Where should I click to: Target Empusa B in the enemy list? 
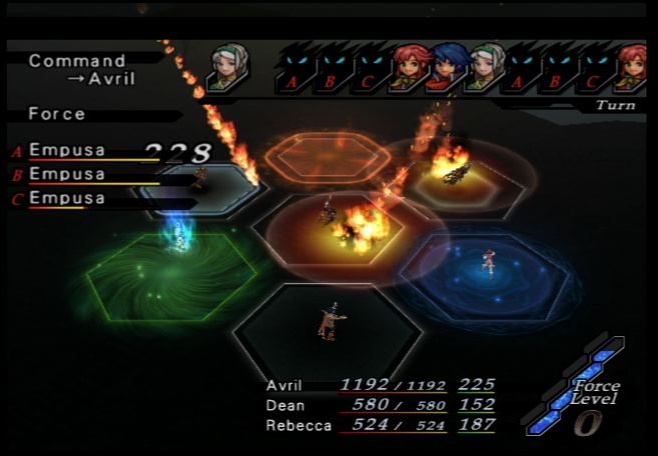pos(66,174)
